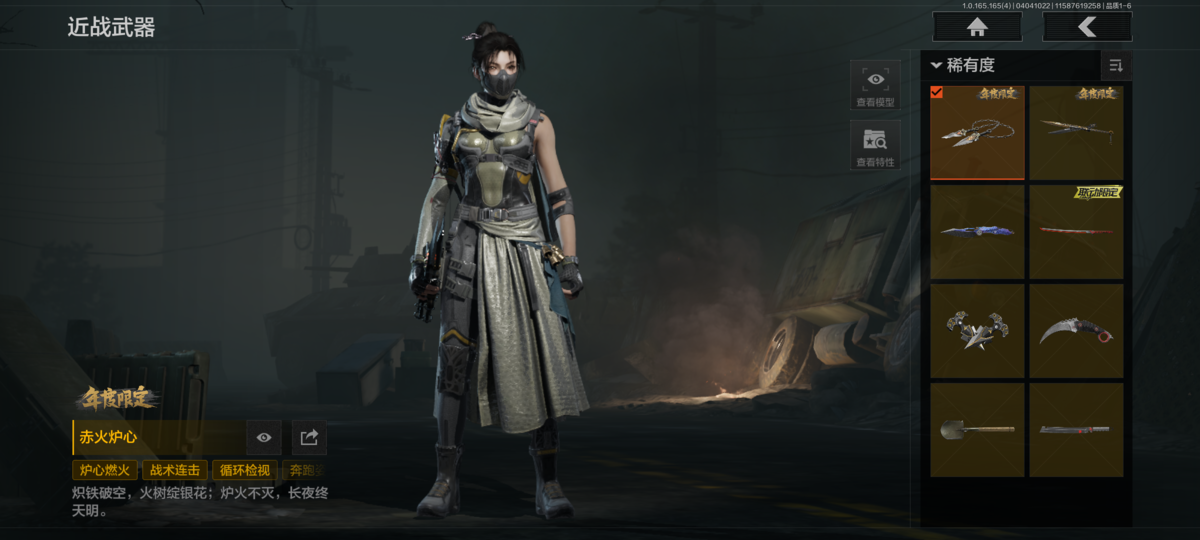
Task: Open the 稀有度 sort dropdown
Action: click(x=964, y=66)
